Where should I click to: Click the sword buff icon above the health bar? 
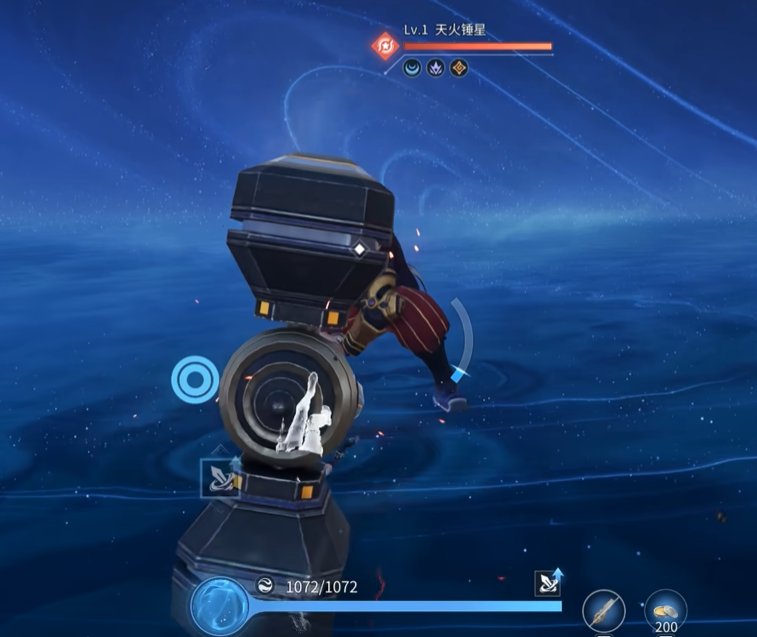549,583
